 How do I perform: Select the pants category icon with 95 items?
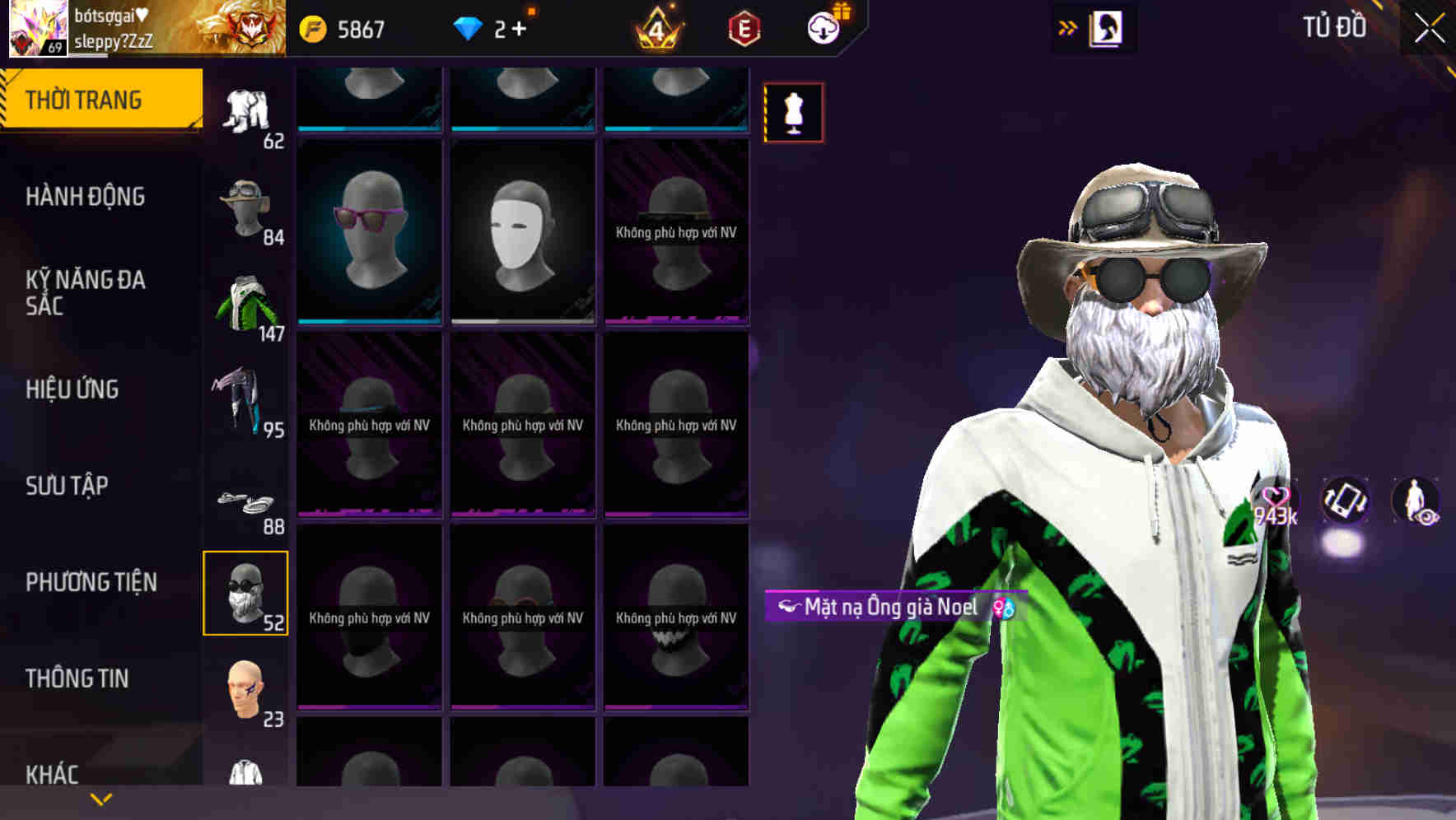pos(246,401)
